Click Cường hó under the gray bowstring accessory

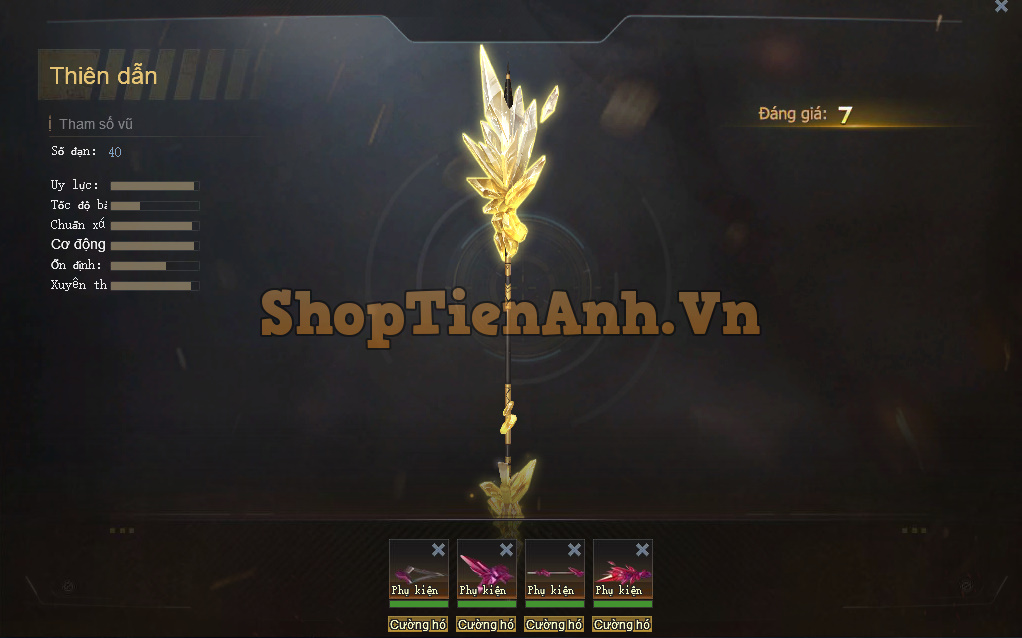click(418, 625)
